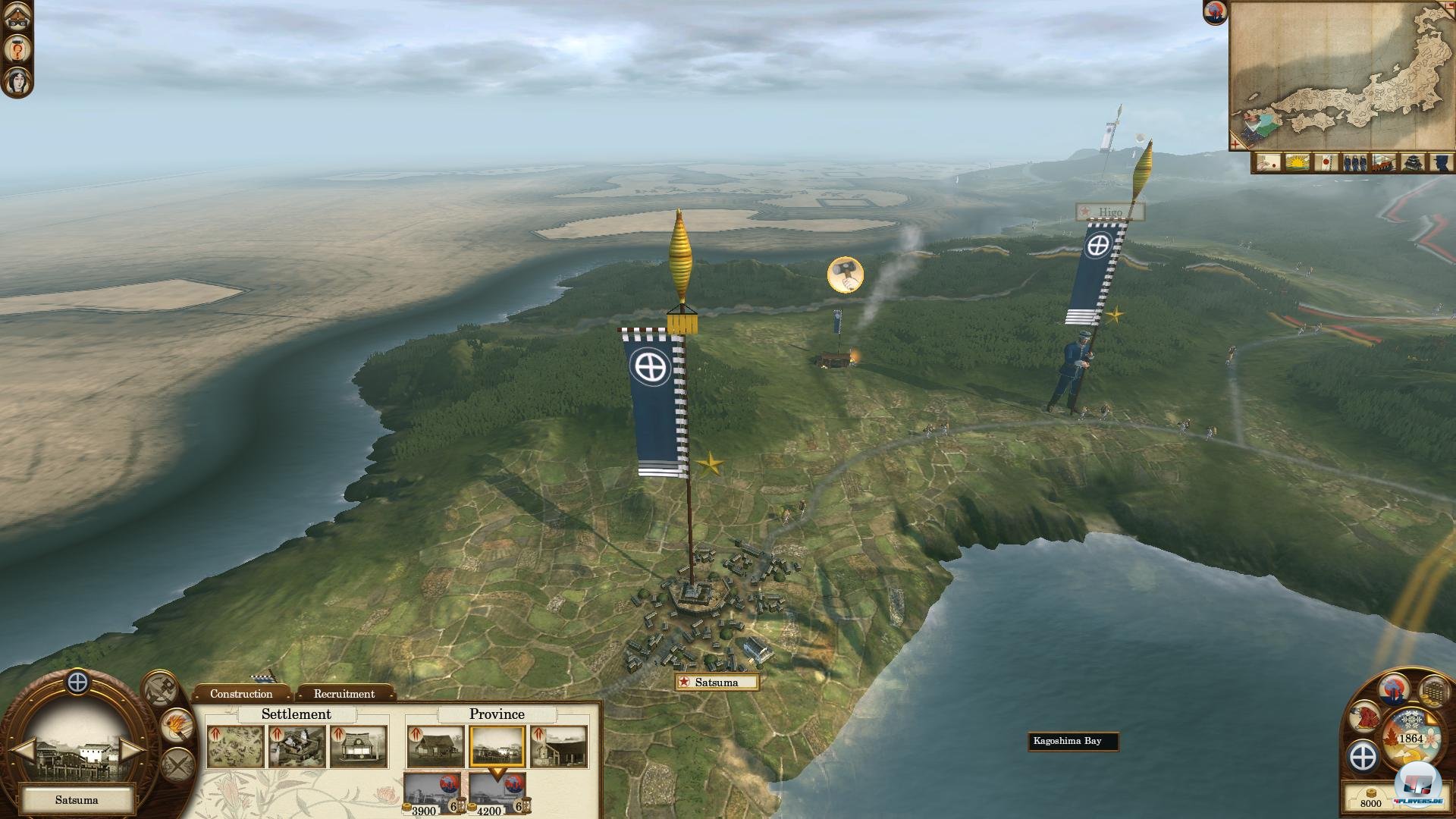The width and height of the screenshot is (1456, 819).
Task: Open the helmeted advisor portrait at top-left
Action: pos(17,19)
